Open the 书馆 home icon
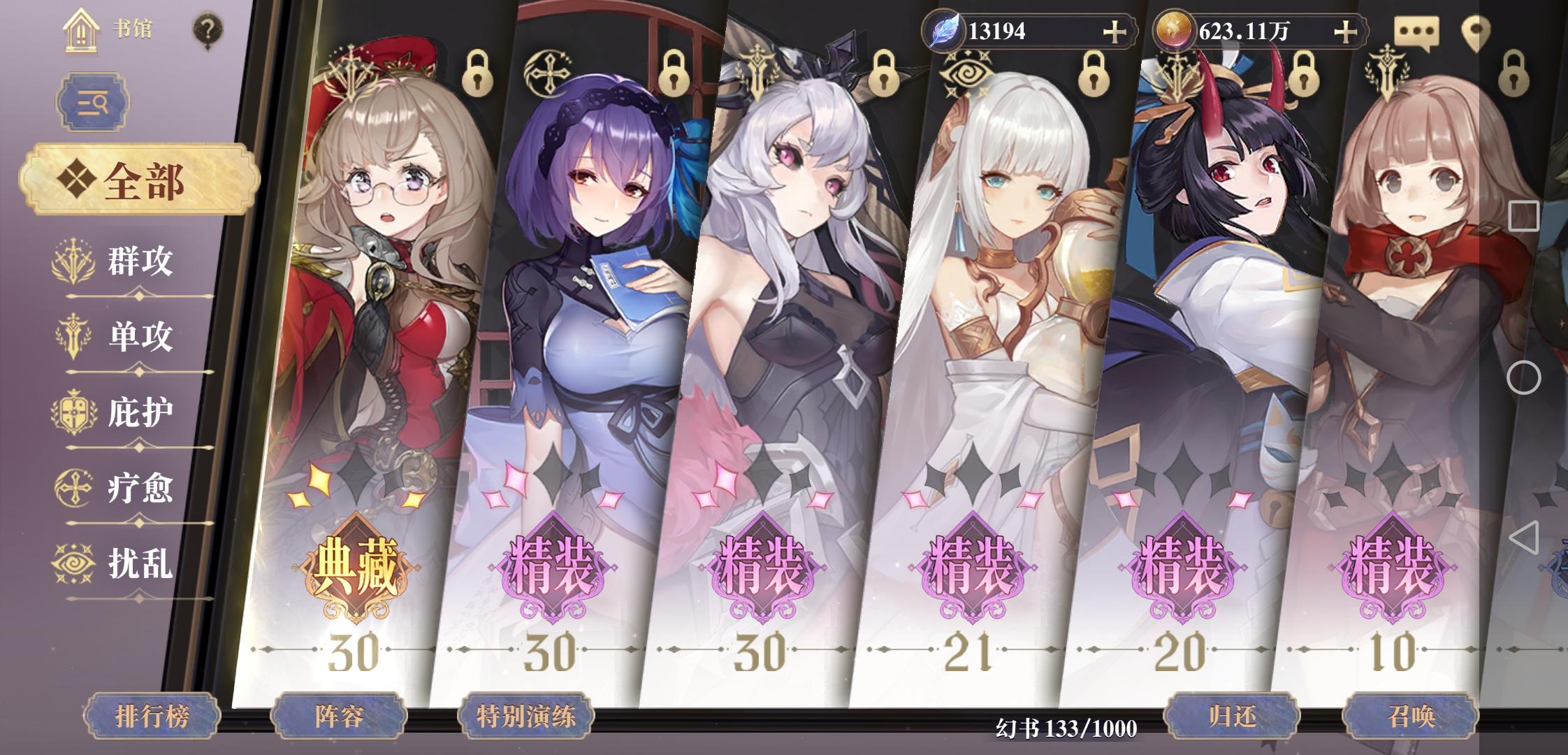Image resolution: width=1568 pixels, height=755 pixels. coord(80,30)
